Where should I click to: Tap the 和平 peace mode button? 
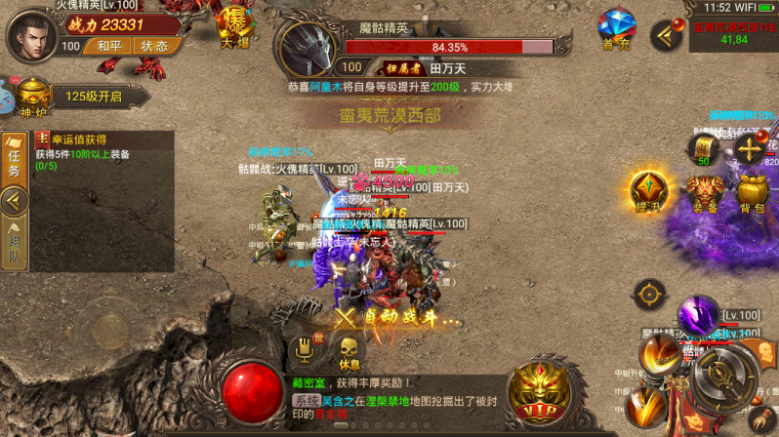[x=103, y=46]
